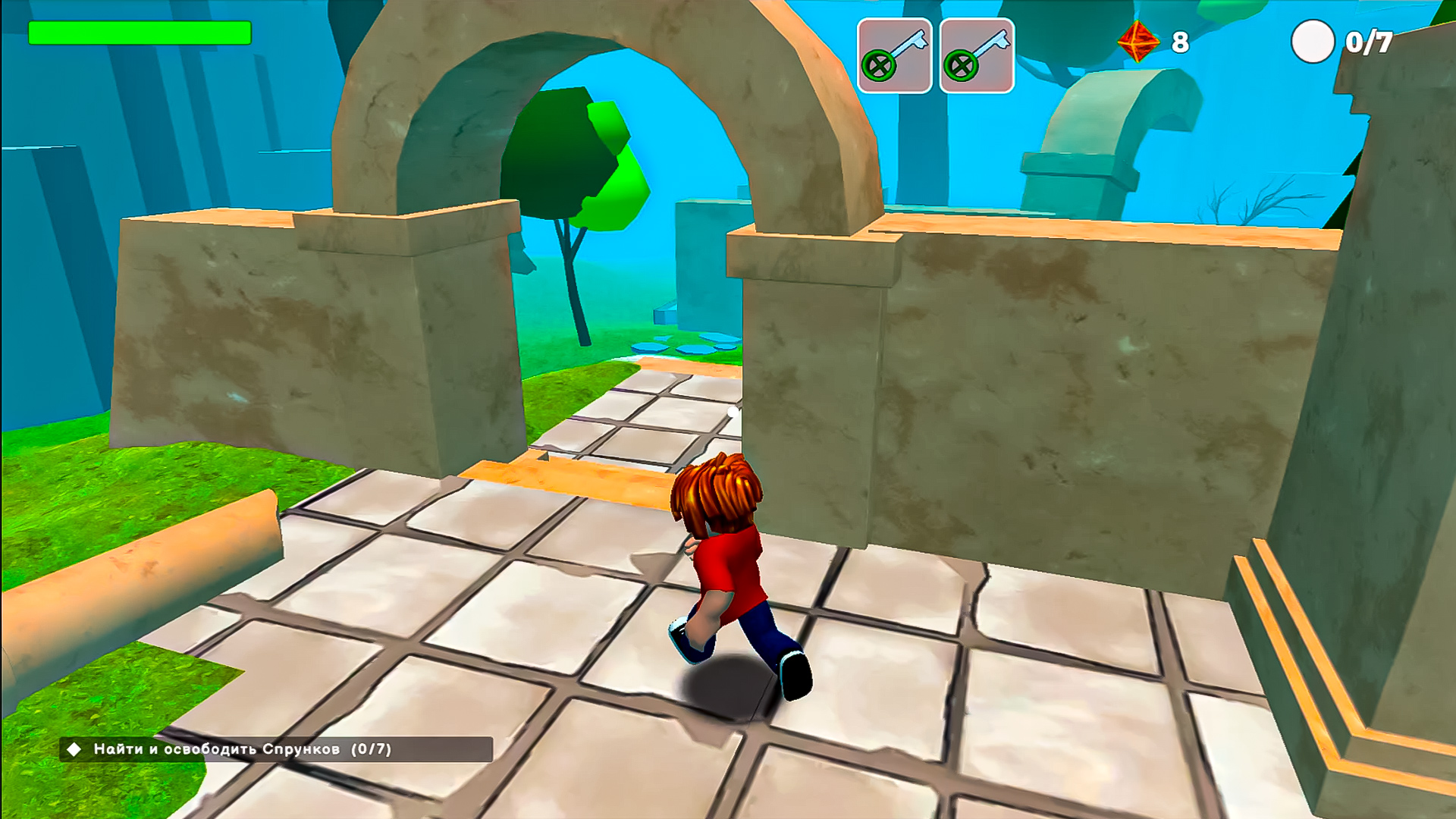Select the key inventory panel at top
Image resolution: width=1456 pixels, height=819 pixels.
click(935, 52)
